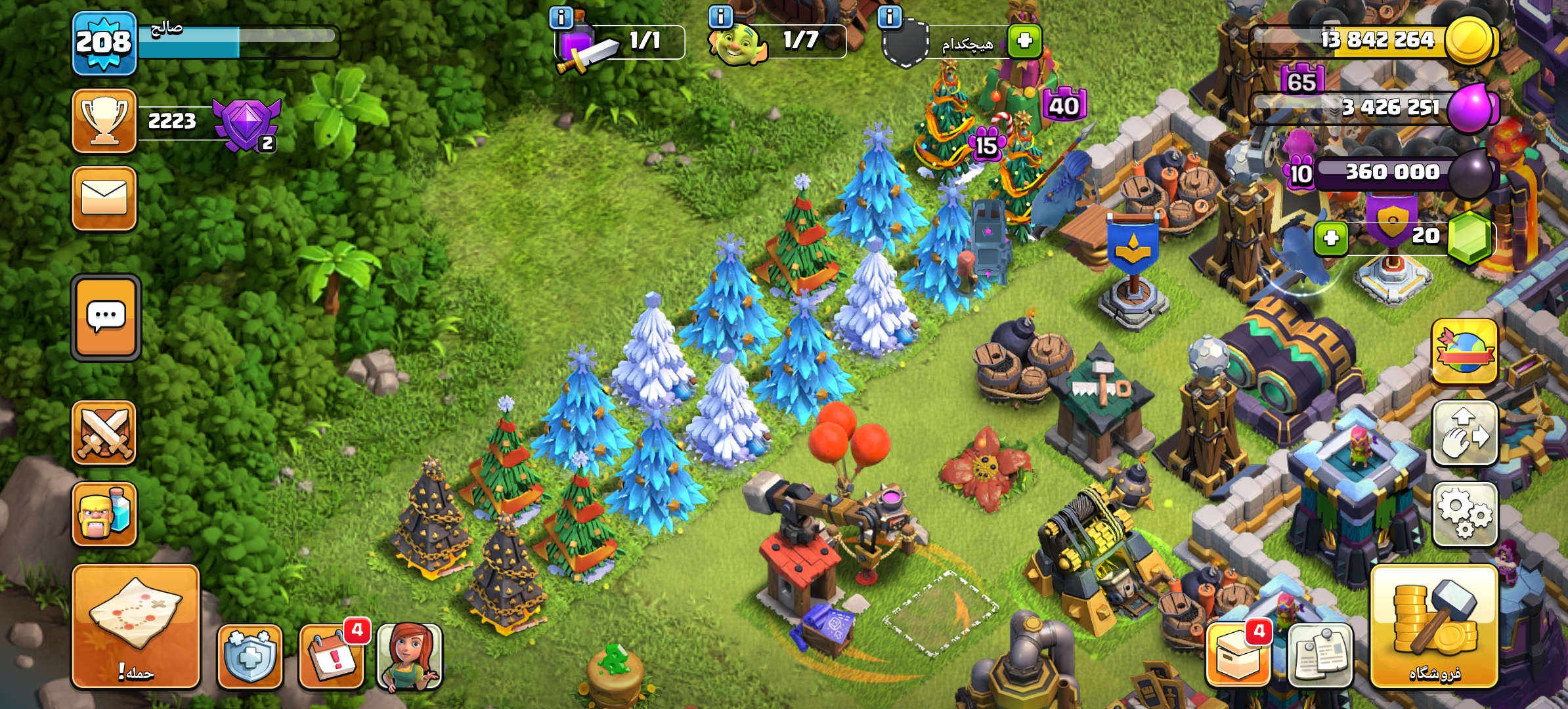1568x709 pixels.
Task: Tap the orange Attack map button
Action: tap(135, 626)
